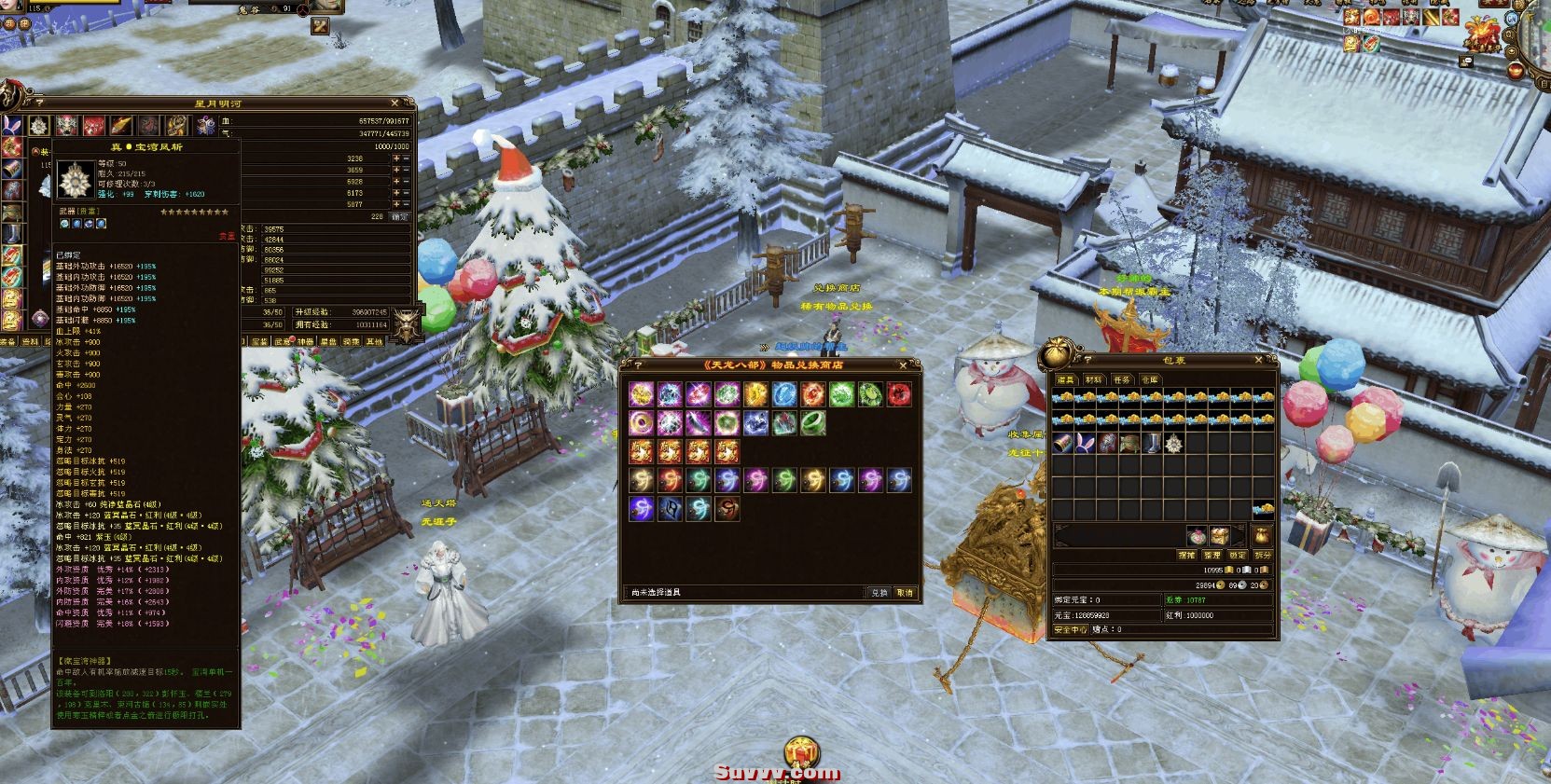
Task: Click the bunny-ears item in the backpack
Action: (x=1086, y=443)
